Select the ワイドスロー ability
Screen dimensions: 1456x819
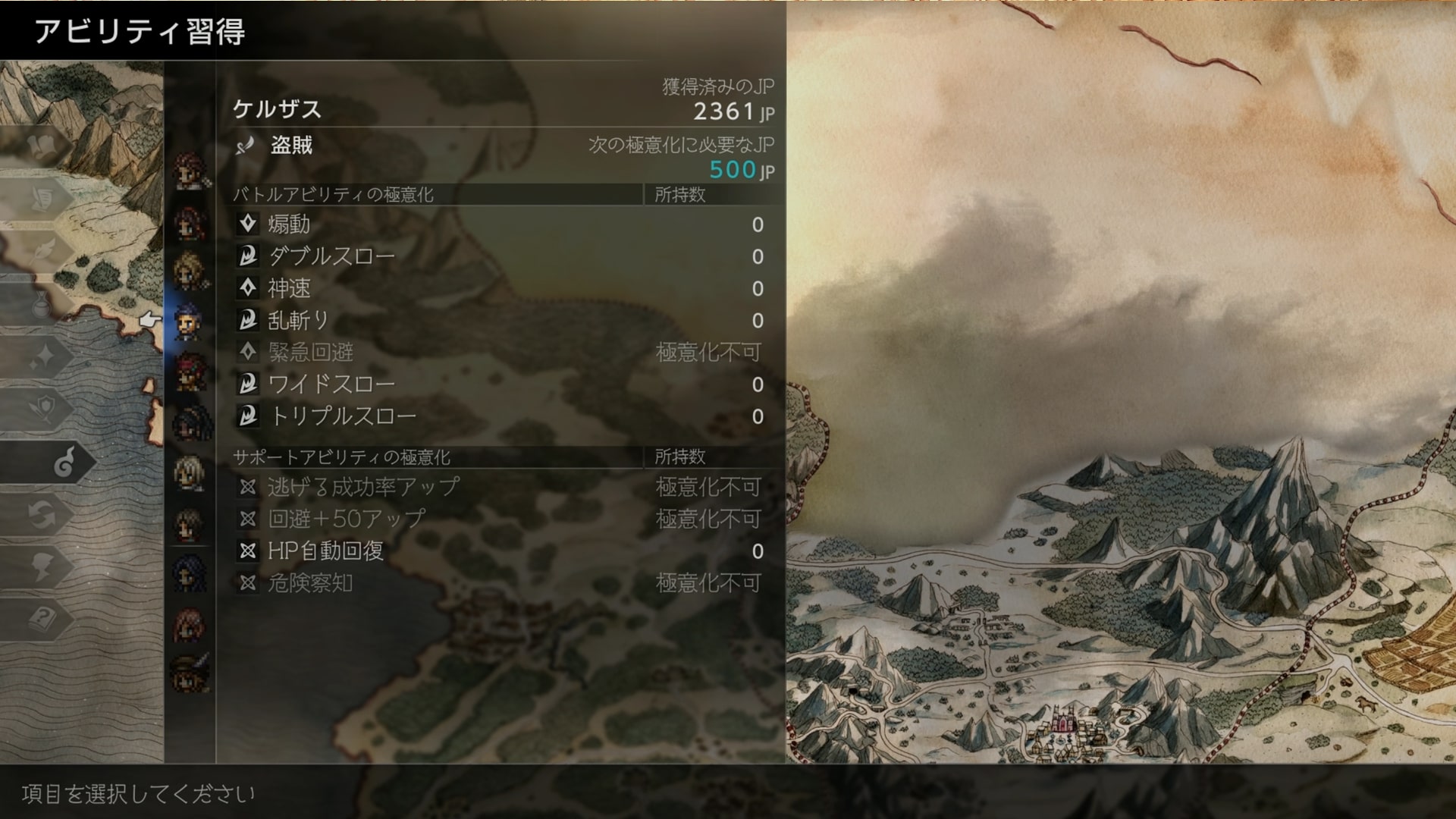pos(331,384)
